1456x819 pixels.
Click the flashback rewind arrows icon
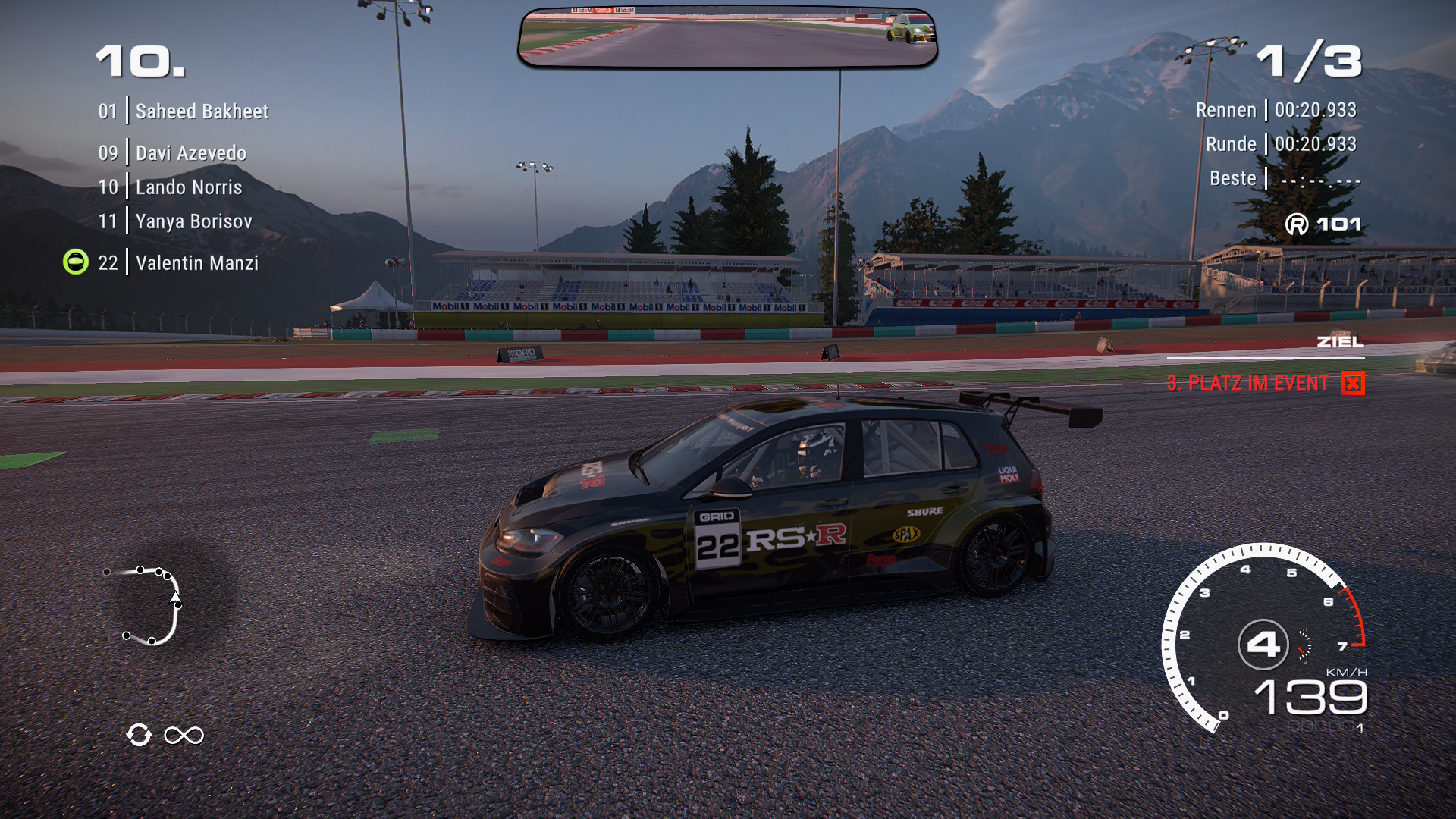140,735
